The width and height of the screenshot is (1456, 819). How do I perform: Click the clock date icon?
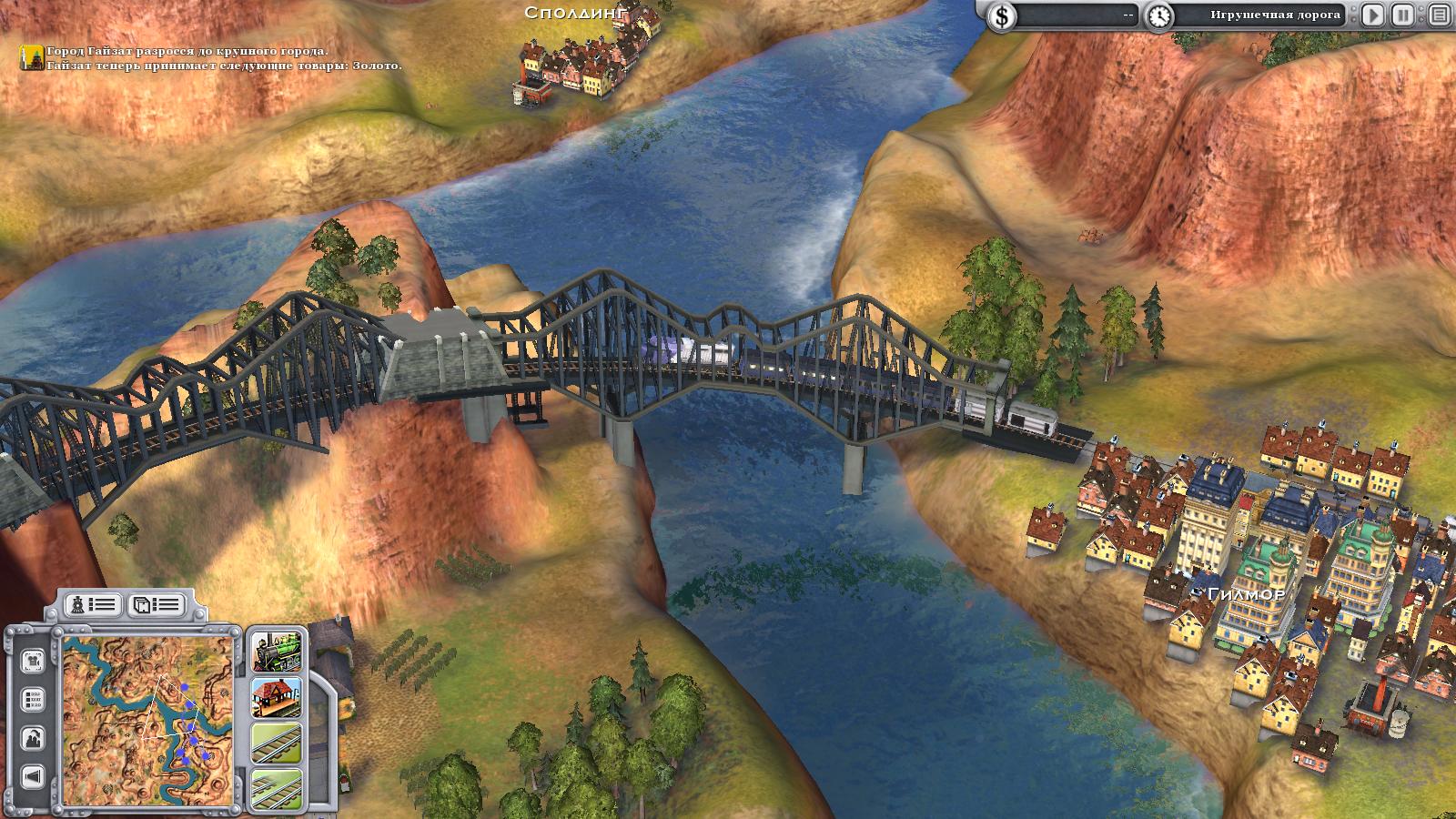coord(1159,15)
